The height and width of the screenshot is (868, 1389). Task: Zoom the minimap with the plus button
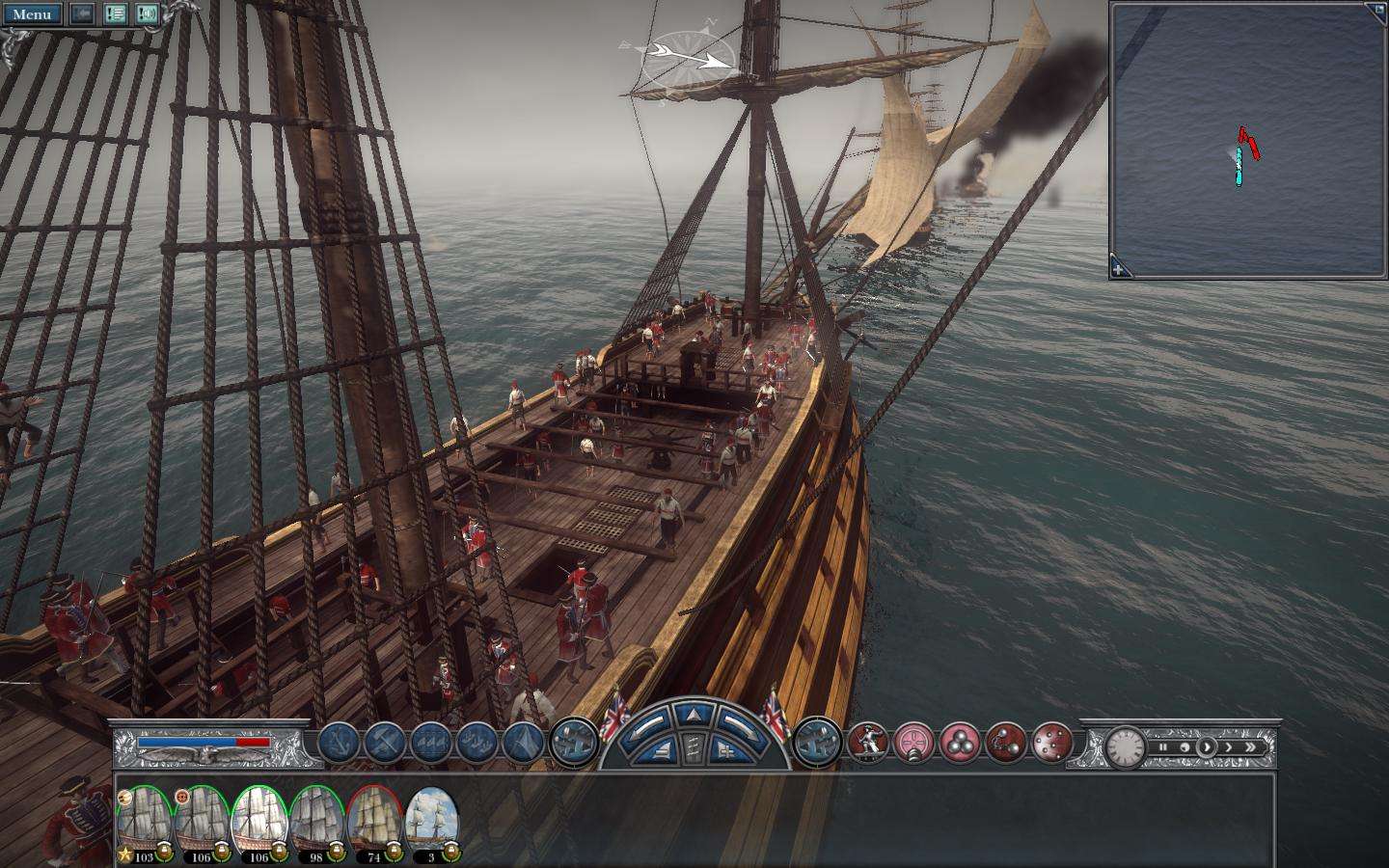(1118, 269)
